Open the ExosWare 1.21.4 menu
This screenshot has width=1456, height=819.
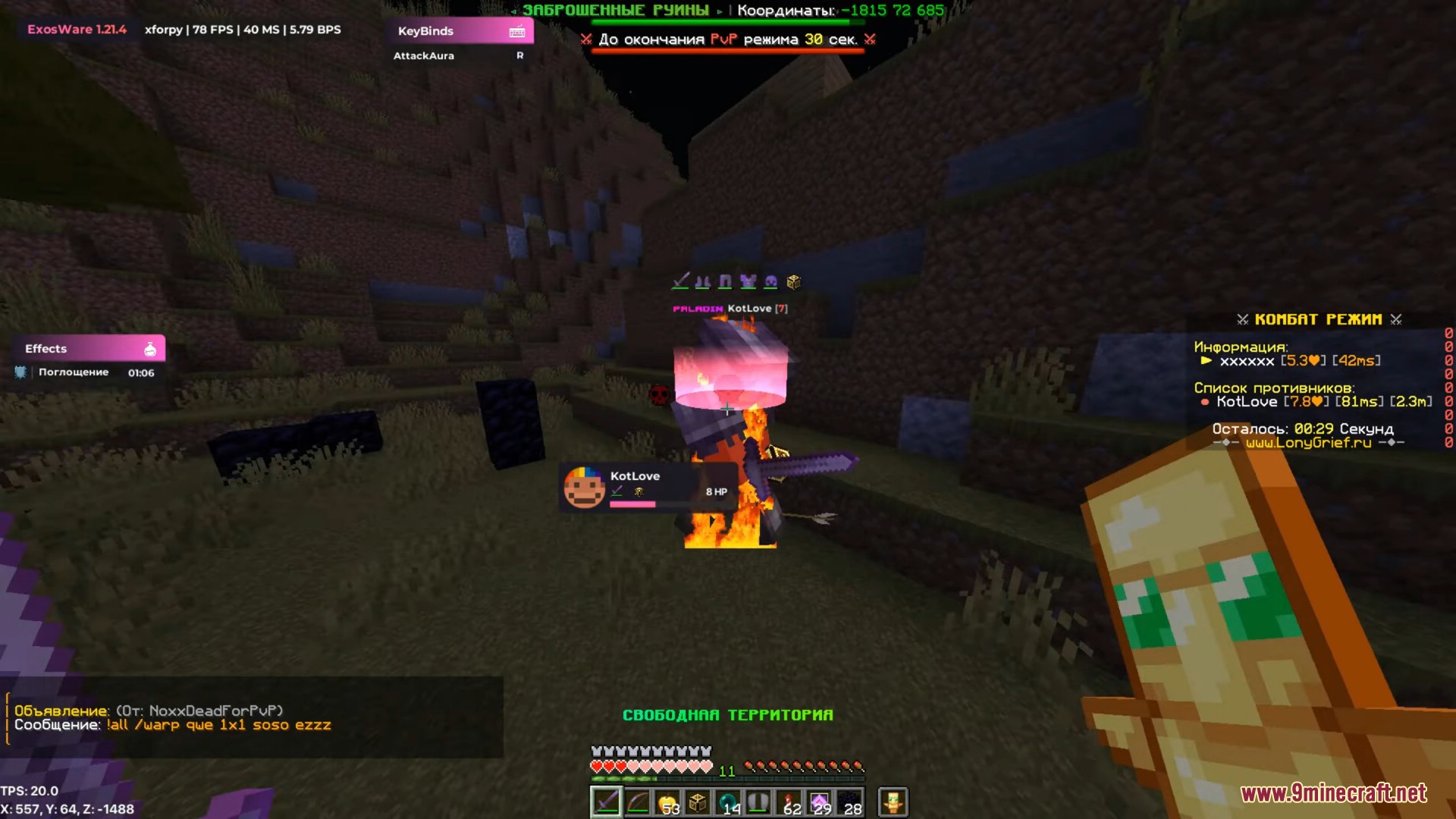pyautogui.click(x=75, y=30)
